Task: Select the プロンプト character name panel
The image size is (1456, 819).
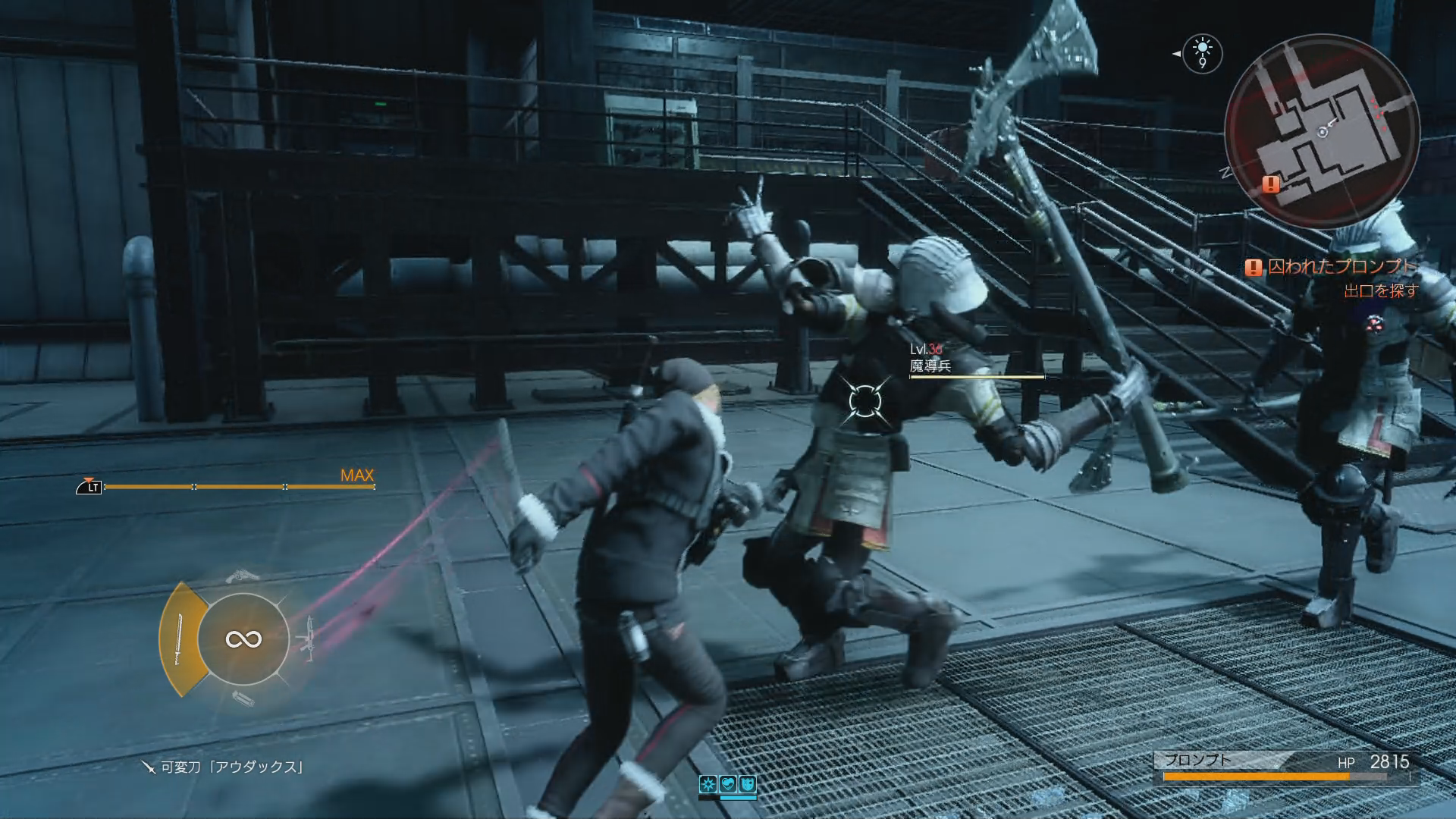Action: [x=1198, y=760]
